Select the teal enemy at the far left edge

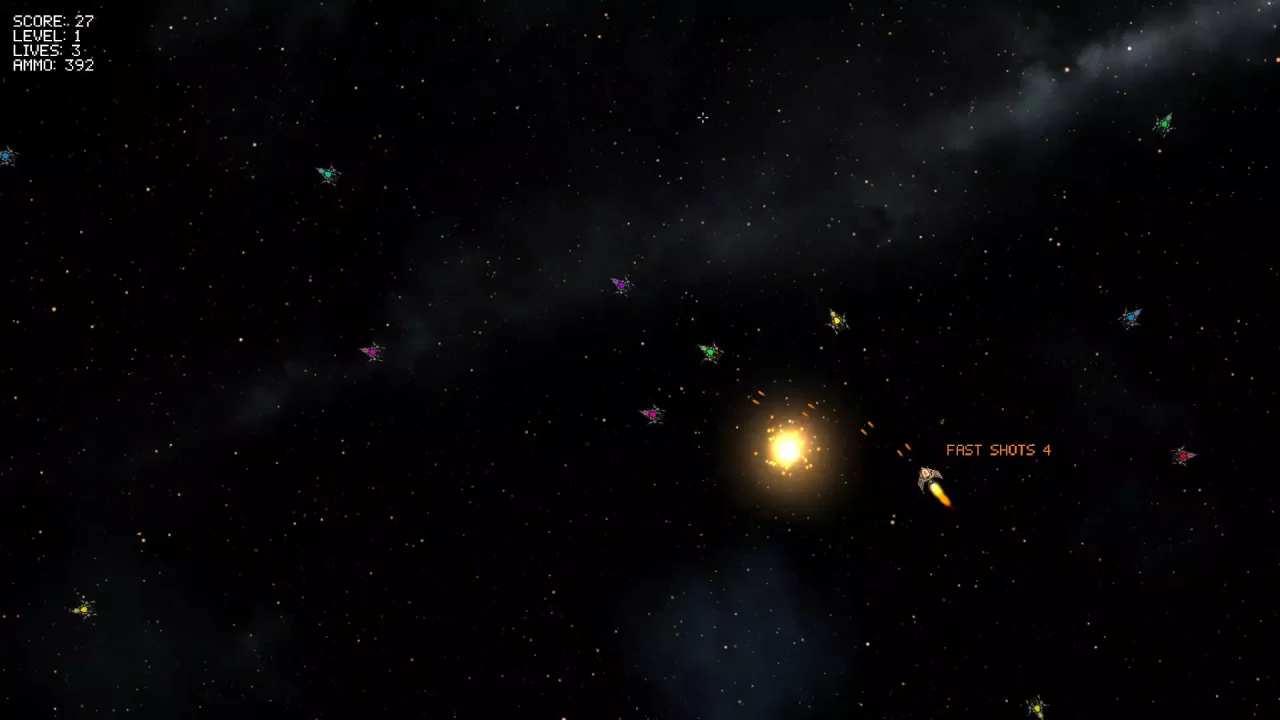(x=8, y=156)
